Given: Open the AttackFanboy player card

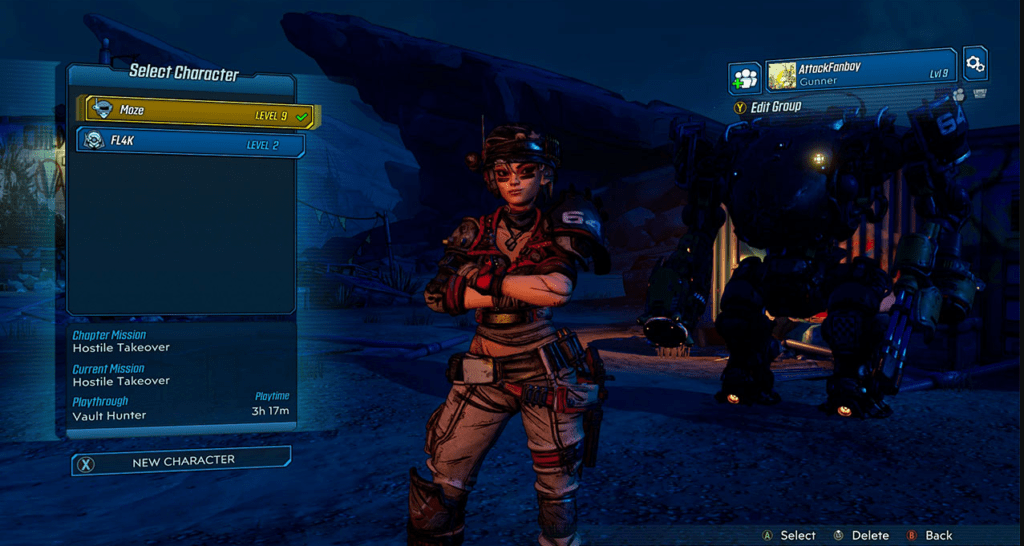Looking at the screenshot, I should click(x=860, y=74).
